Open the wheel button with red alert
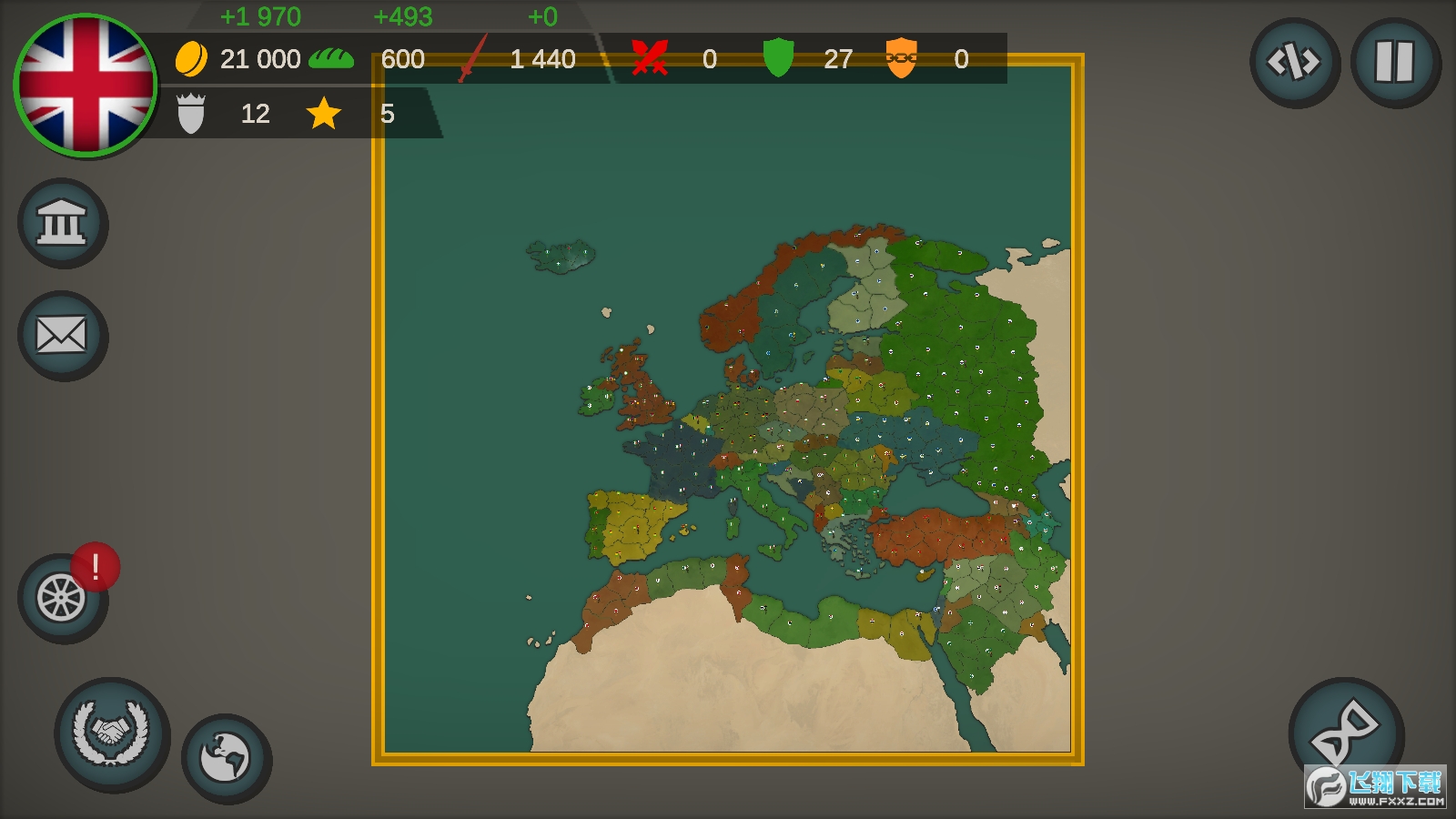1456x819 pixels. coord(62,598)
